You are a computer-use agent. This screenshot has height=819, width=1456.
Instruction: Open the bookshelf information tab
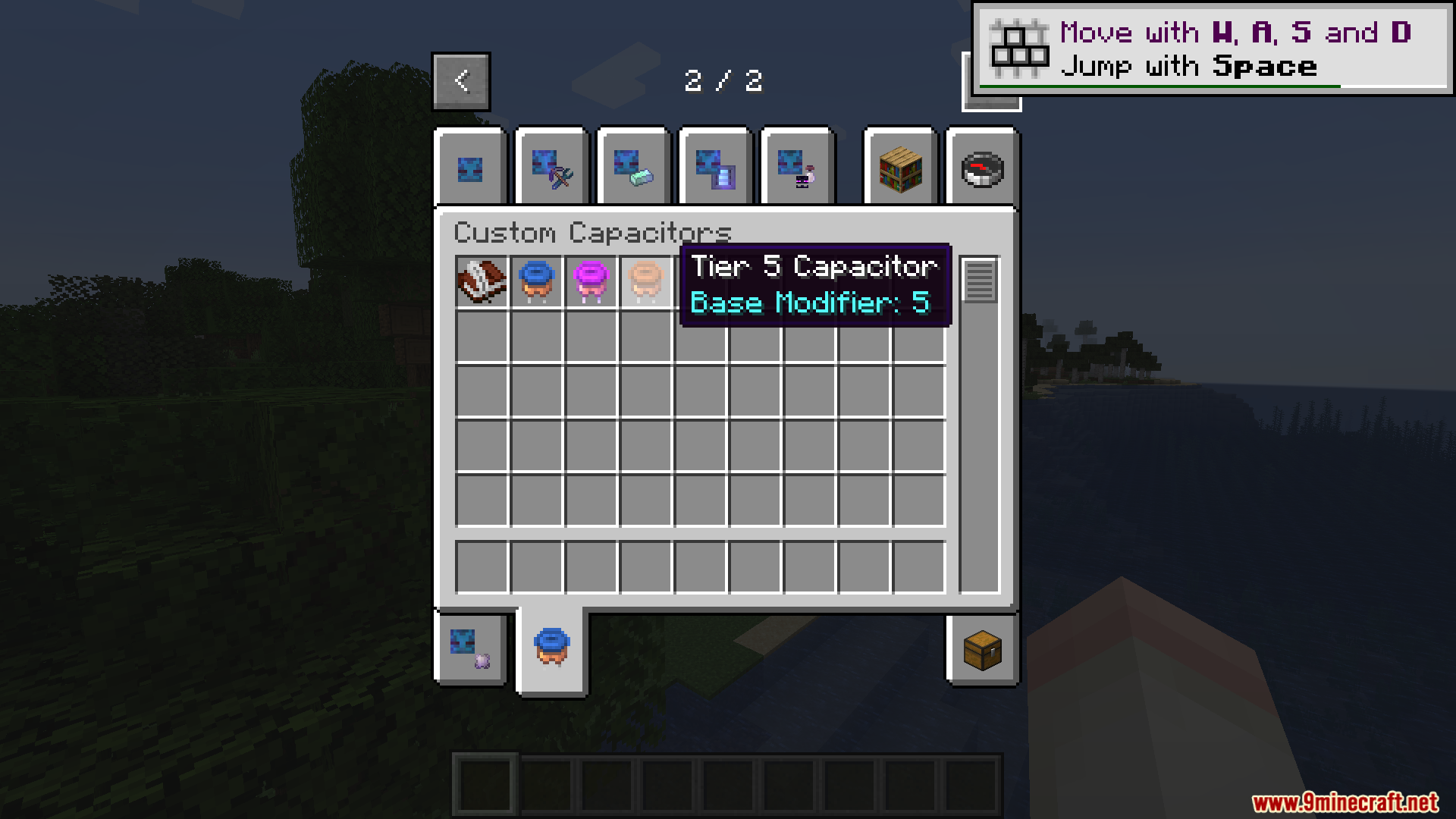click(x=899, y=168)
